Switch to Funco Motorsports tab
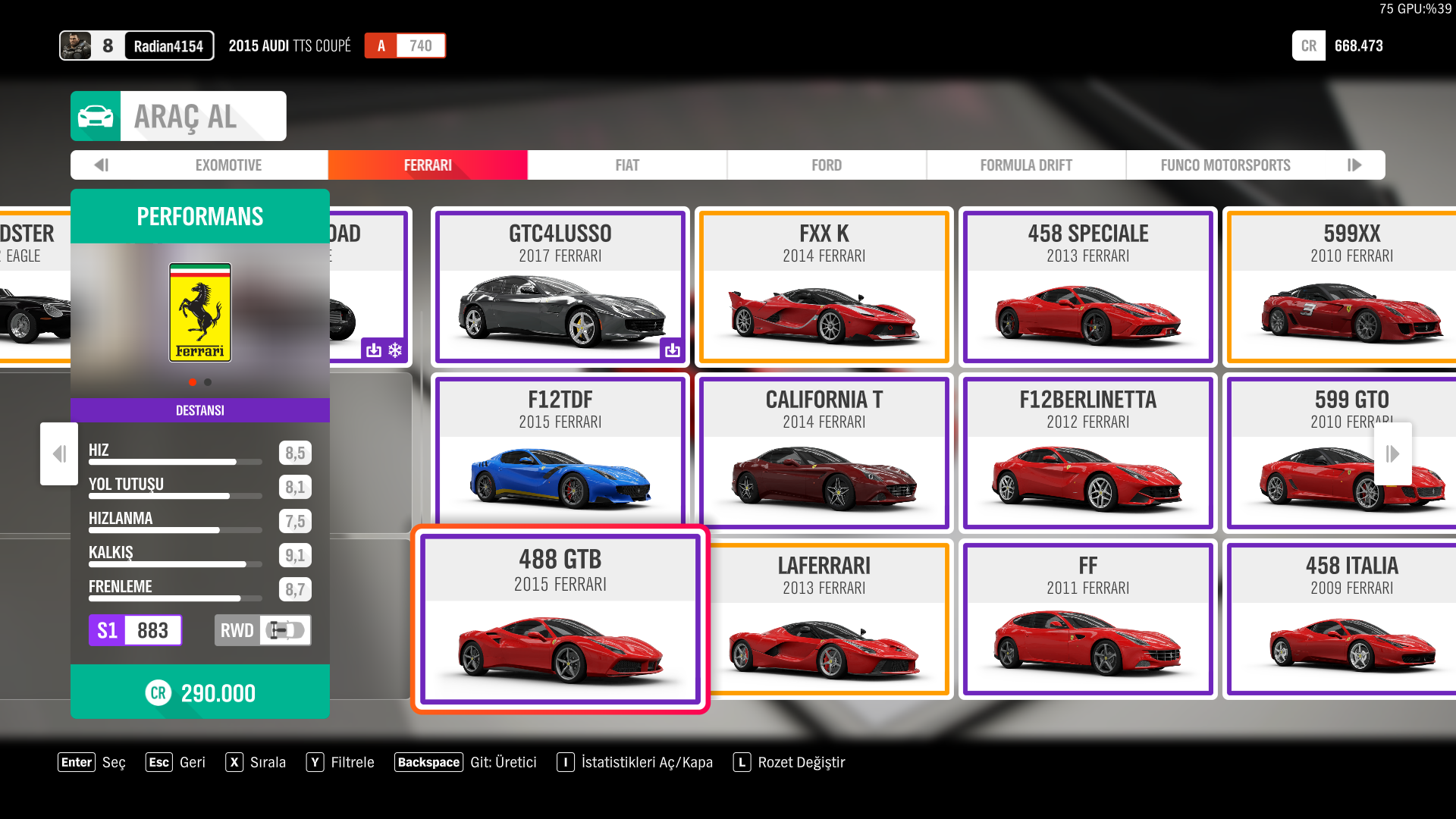Viewport: 1456px width, 819px height. pos(1225,165)
